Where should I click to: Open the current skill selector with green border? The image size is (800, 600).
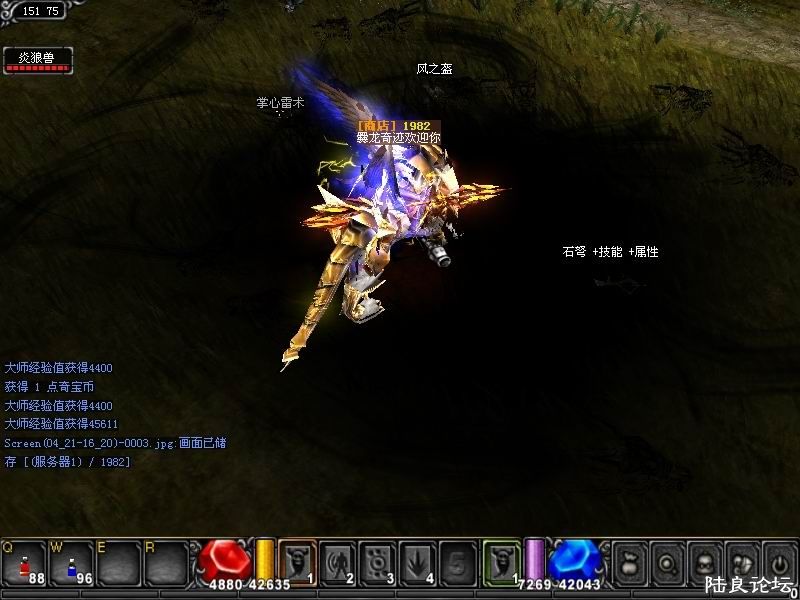(x=502, y=563)
